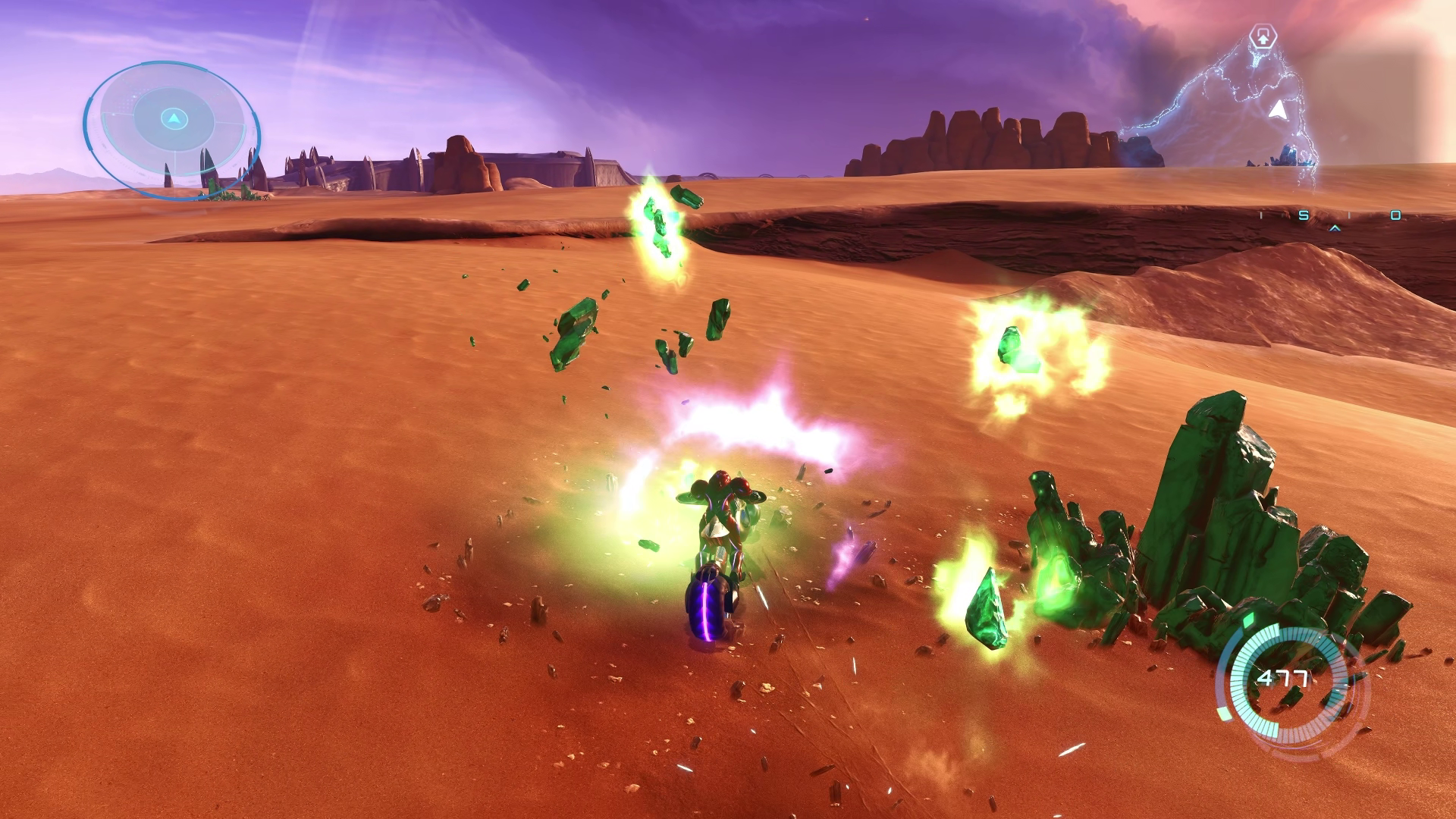Click the yellow-green segment marker on the circular gauge

tap(1224, 714)
